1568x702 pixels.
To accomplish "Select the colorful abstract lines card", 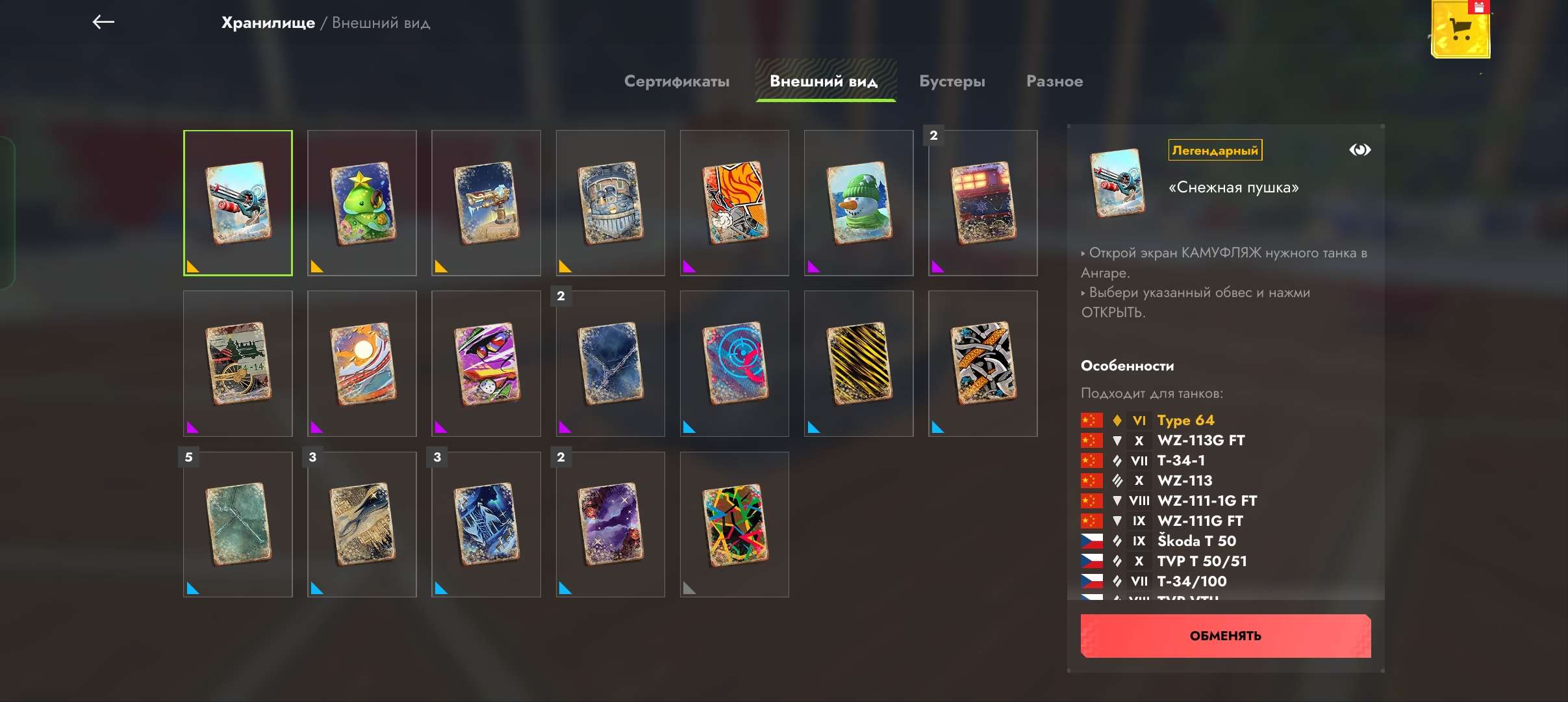I will coord(734,525).
